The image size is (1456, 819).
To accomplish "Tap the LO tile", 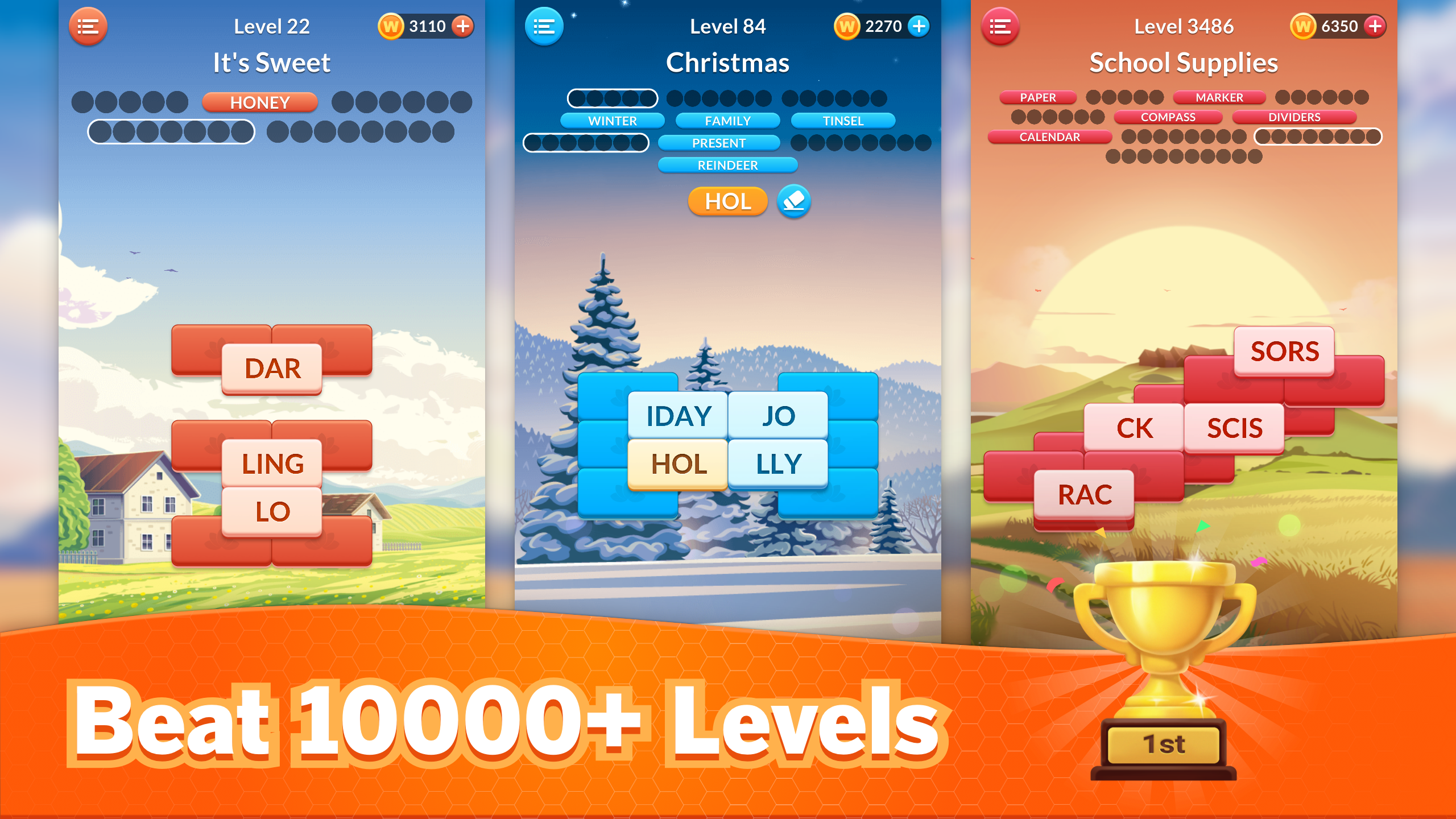I will (273, 511).
